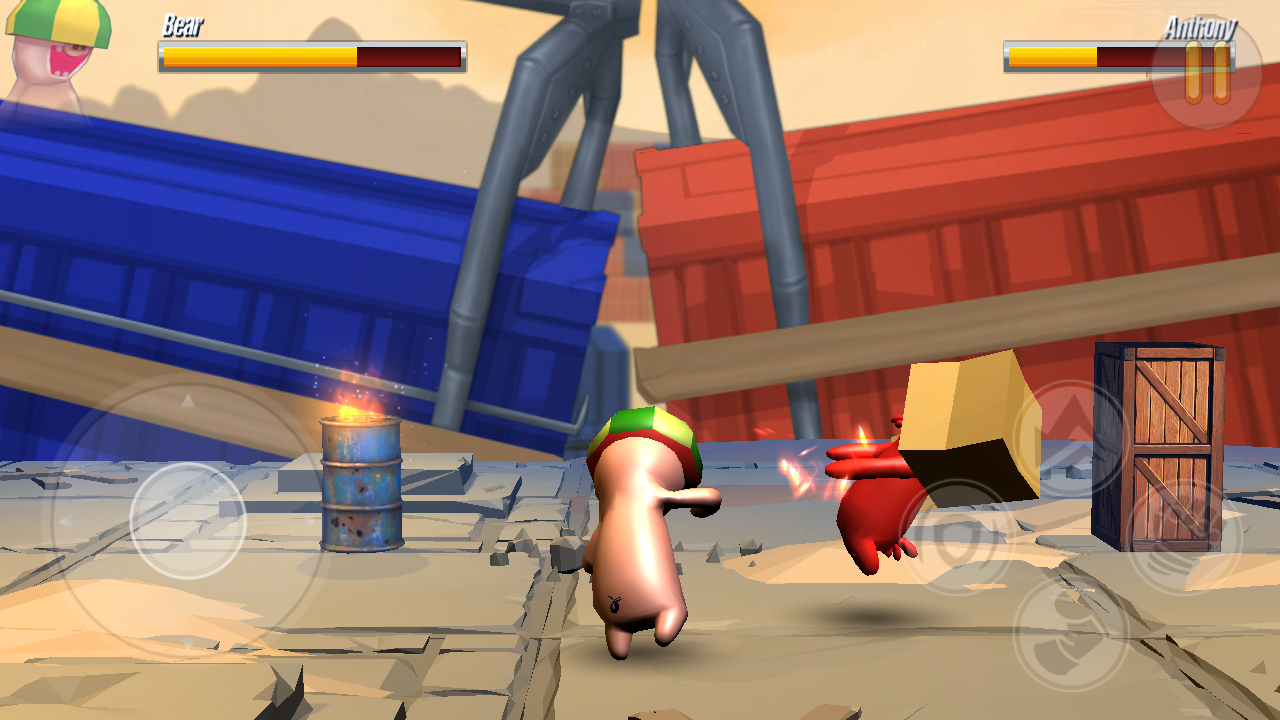Screen dimensions: 1280x720
Task: Tap the jump button with upward chevrons
Action: pos(1071,434)
